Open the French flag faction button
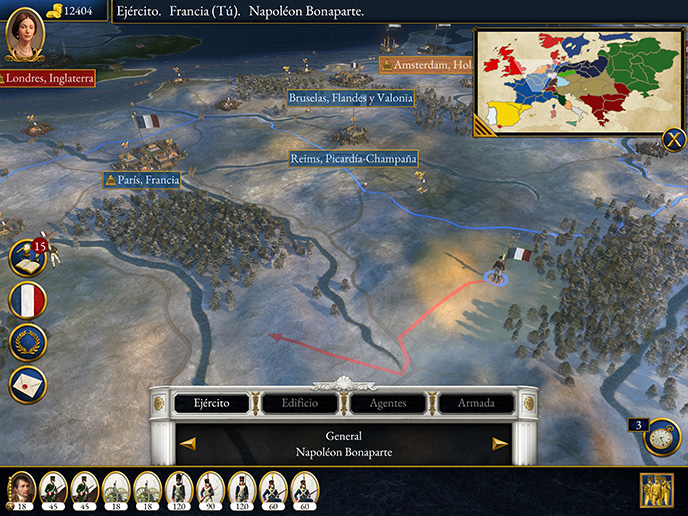Screen dimensions: 688x516 point(27,300)
